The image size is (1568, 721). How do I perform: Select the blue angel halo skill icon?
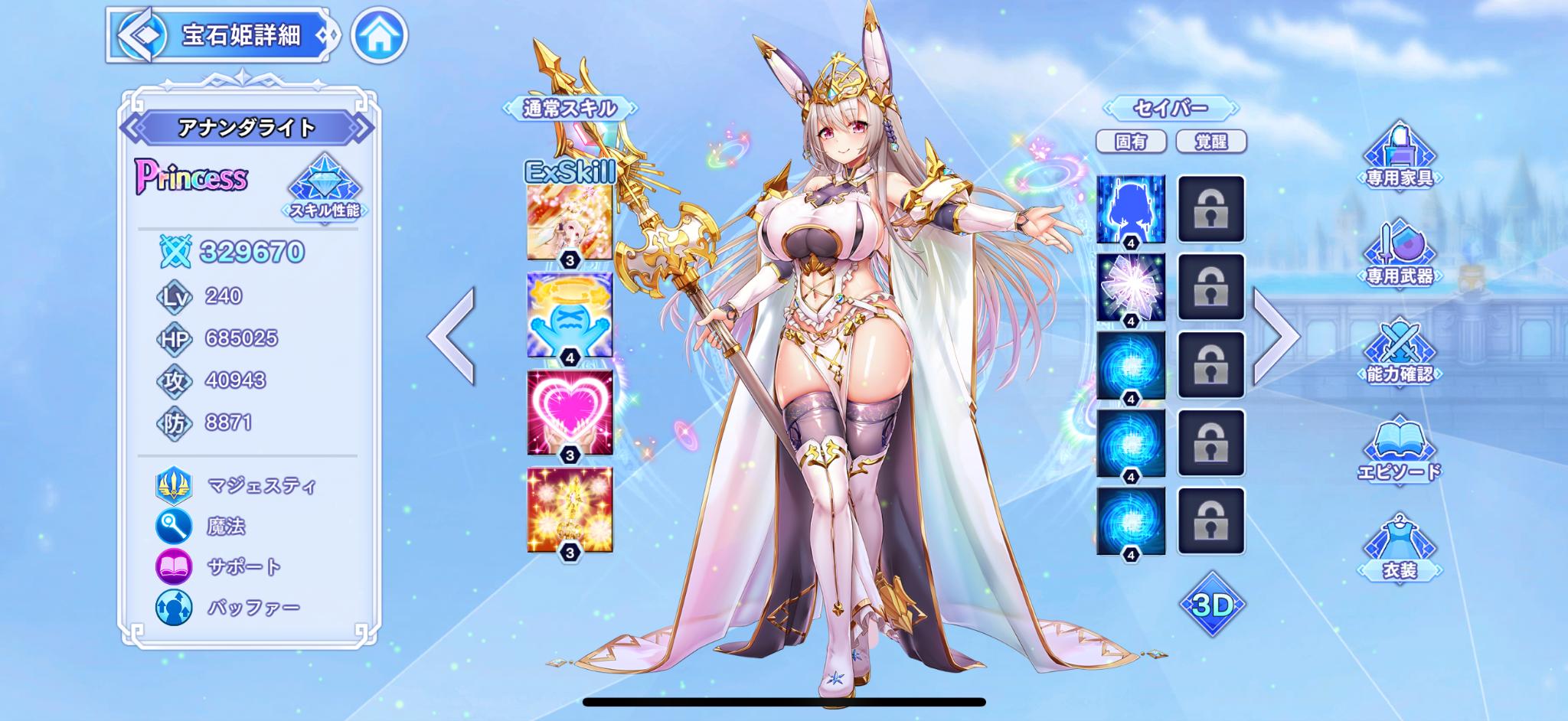click(570, 315)
